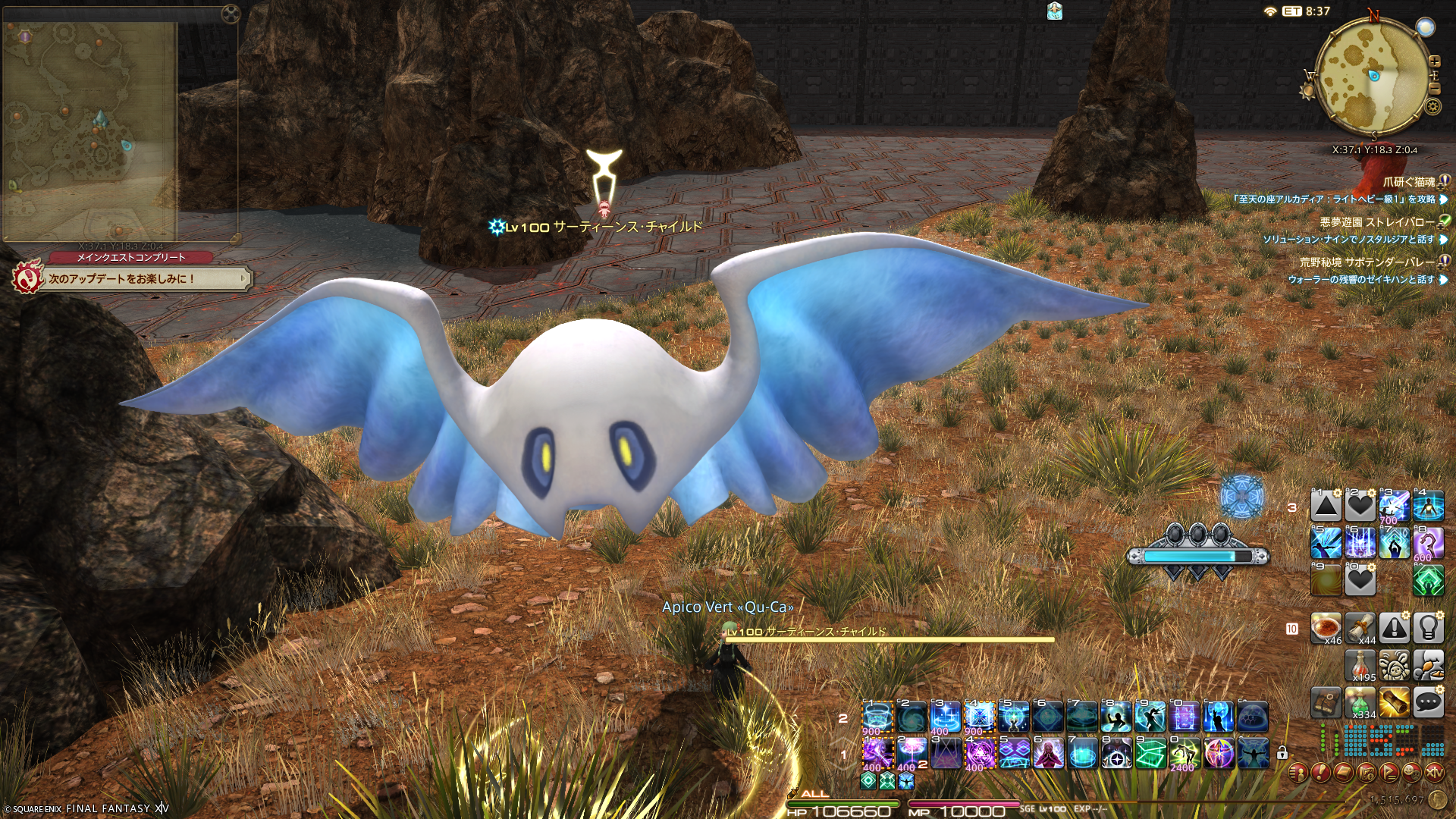Select the 荒野秘境 サボテンダーバレー quest entry
1456x819 pixels.
1367,262
